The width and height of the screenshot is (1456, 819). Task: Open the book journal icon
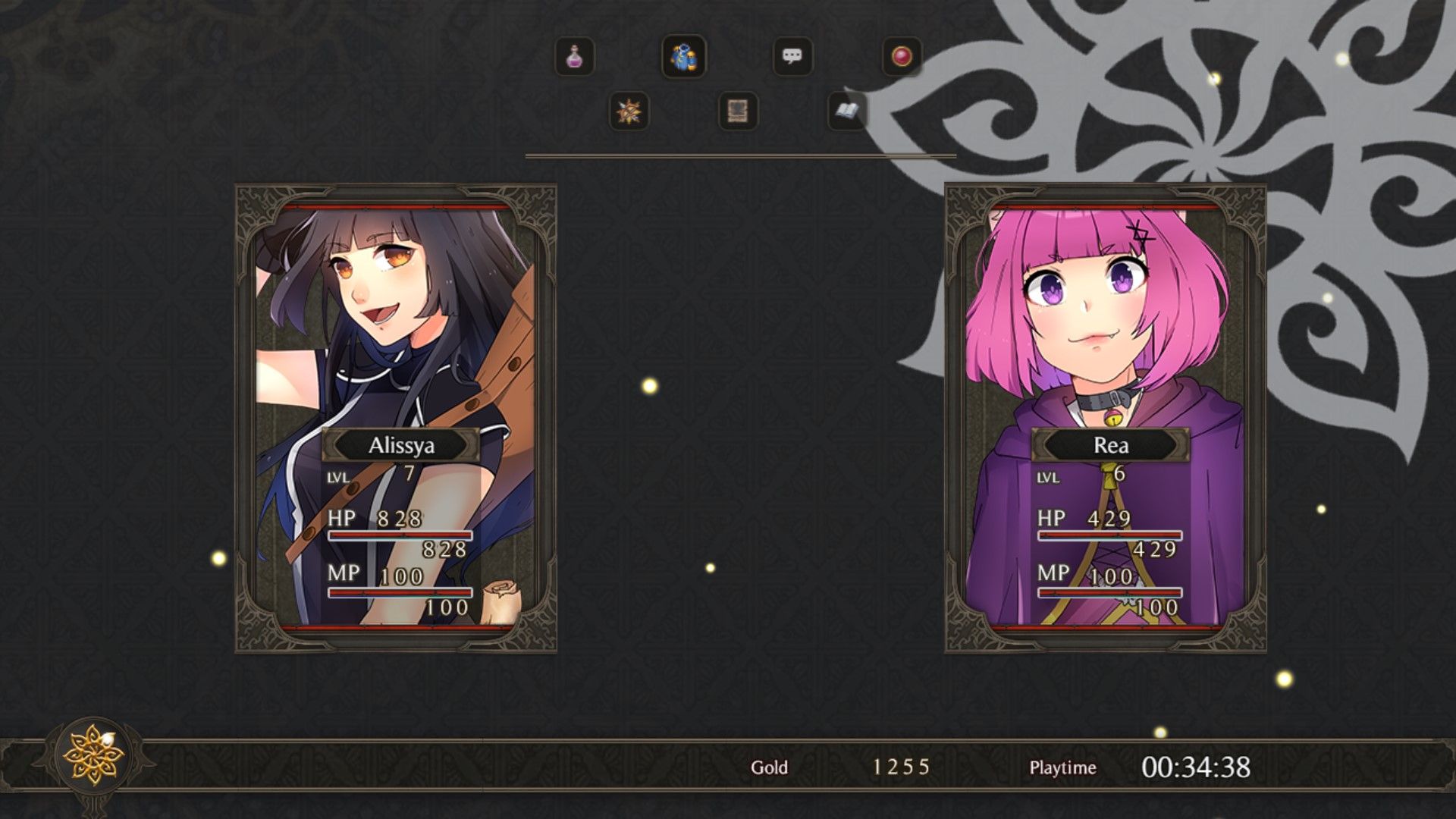click(847, 112)
